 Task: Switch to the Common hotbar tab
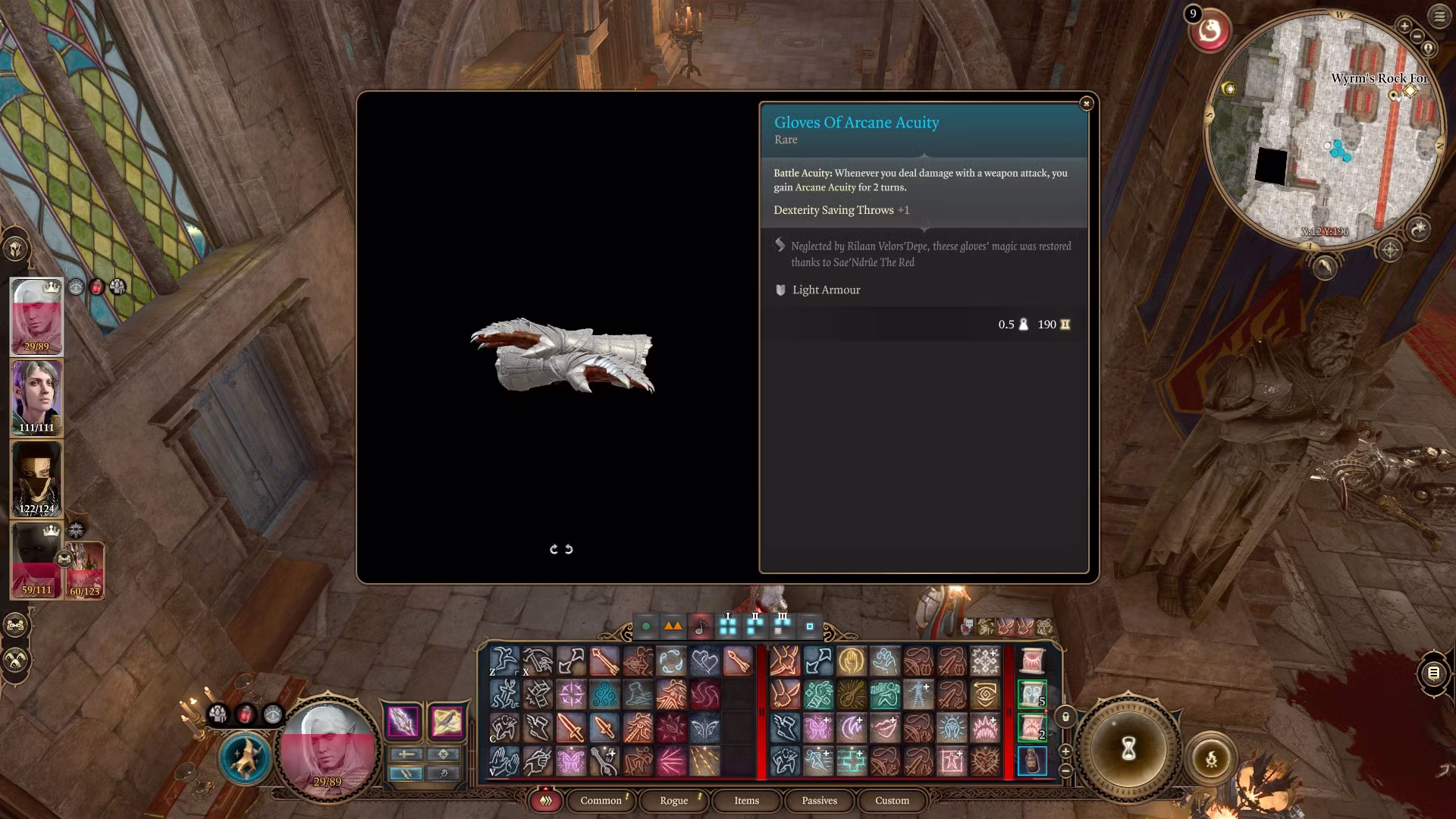coord(601,800)
